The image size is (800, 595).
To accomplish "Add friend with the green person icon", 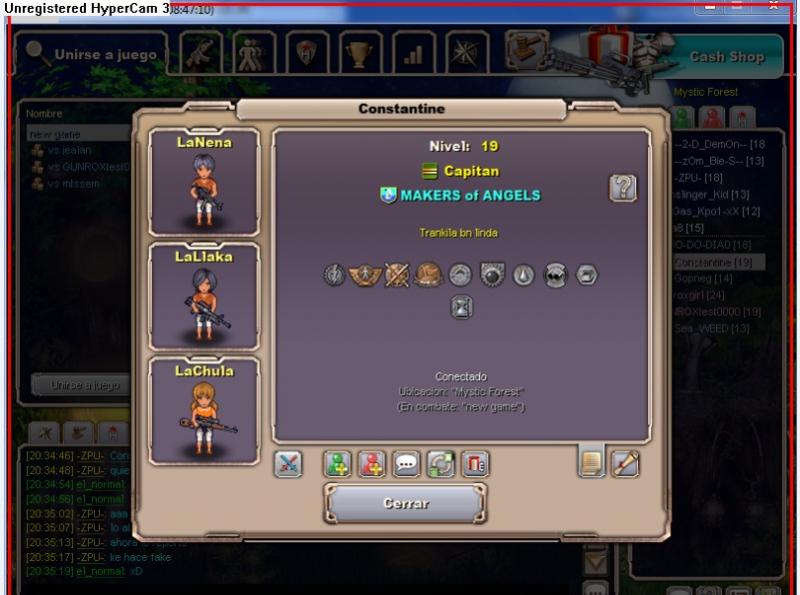I will tap(338, 464).
